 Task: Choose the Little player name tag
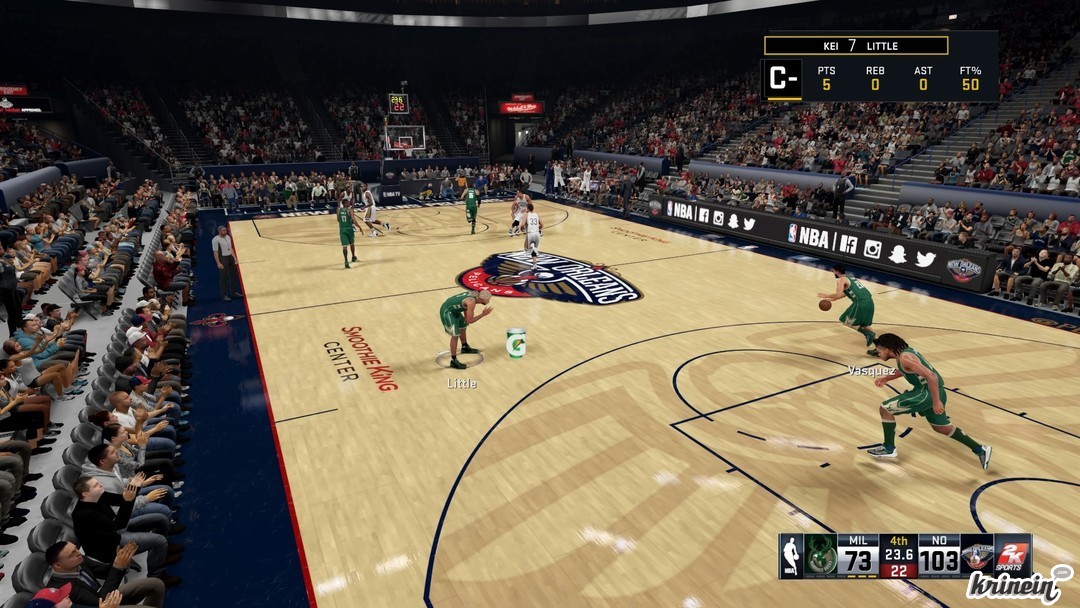(462, 383)
